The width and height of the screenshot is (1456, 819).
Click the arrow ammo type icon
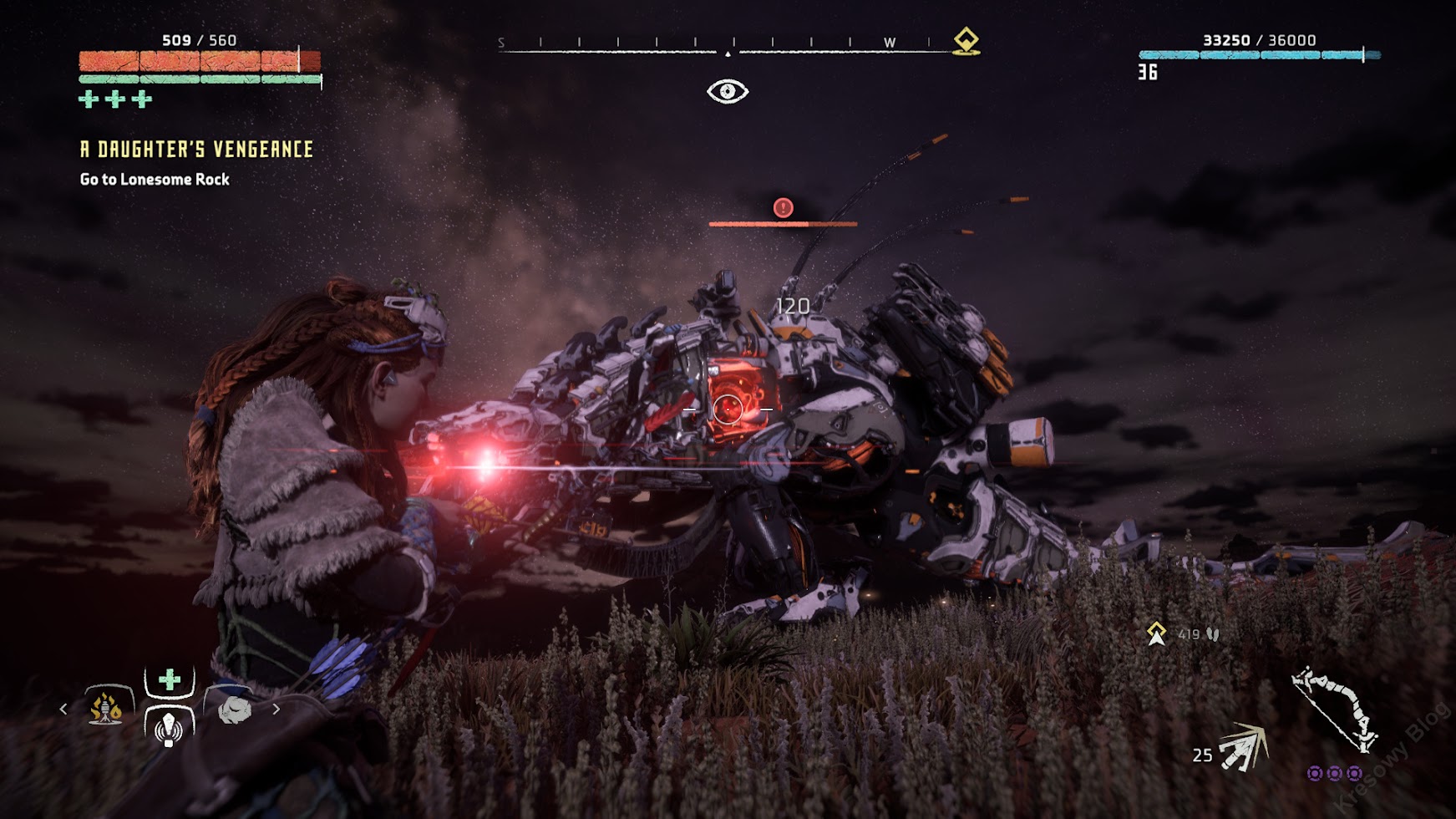pyautogui.click(x=1243, y=746)
